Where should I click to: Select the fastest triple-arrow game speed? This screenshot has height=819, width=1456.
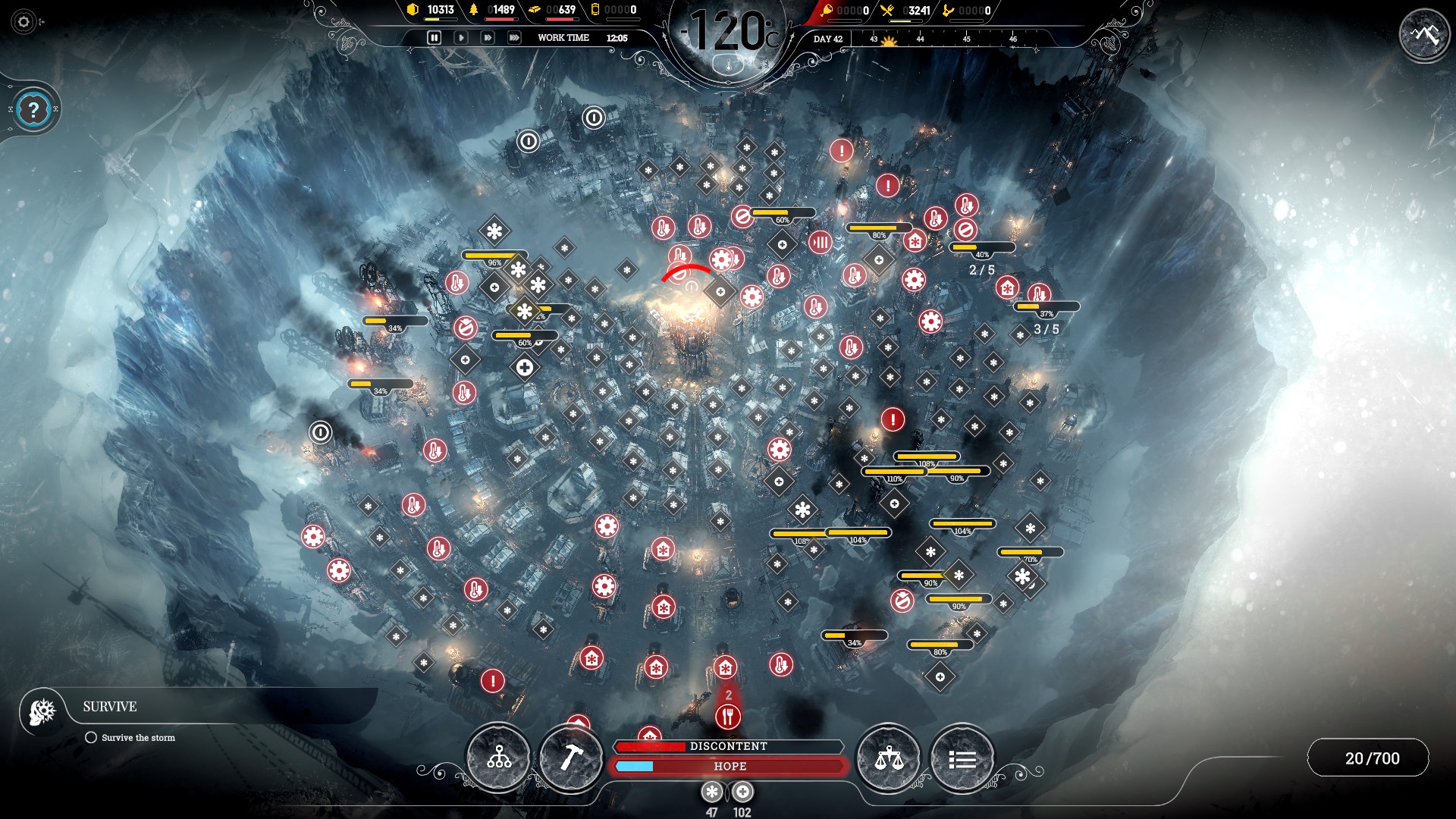[x=514, y=37]
